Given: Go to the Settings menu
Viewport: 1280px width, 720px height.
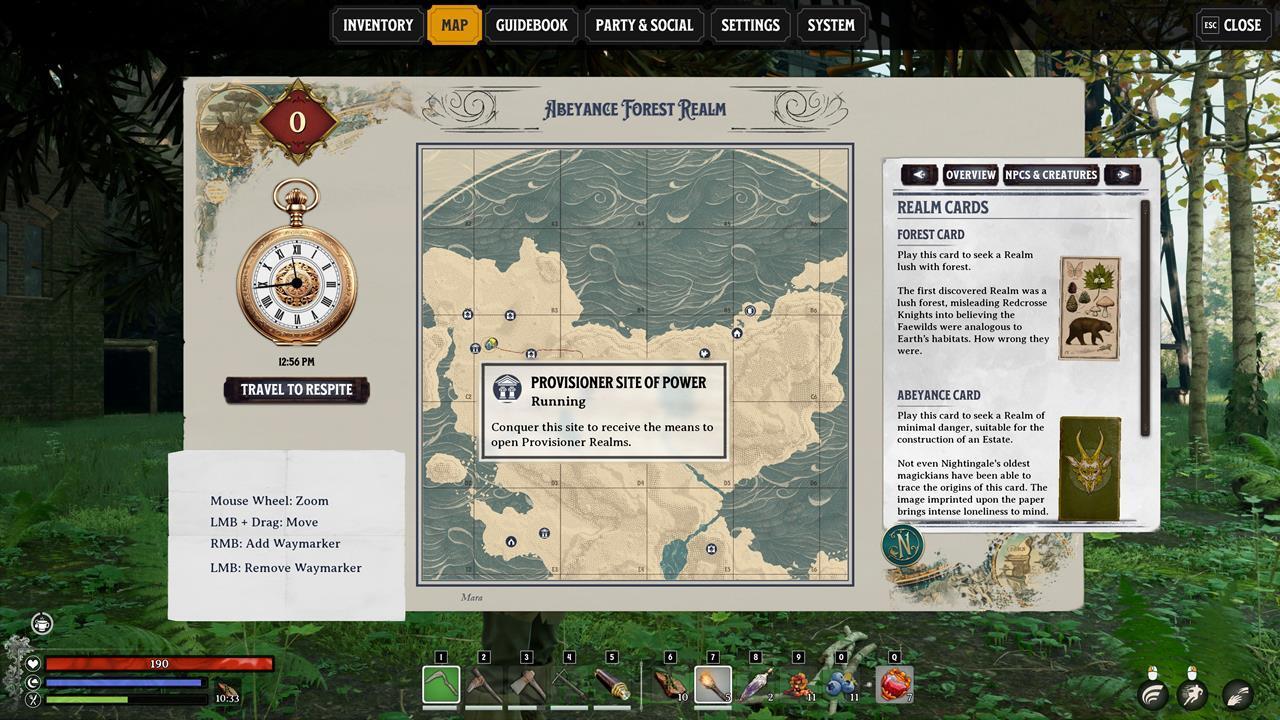Looking at the screenshot, I should pyautogui.click(x=750, y=25).
